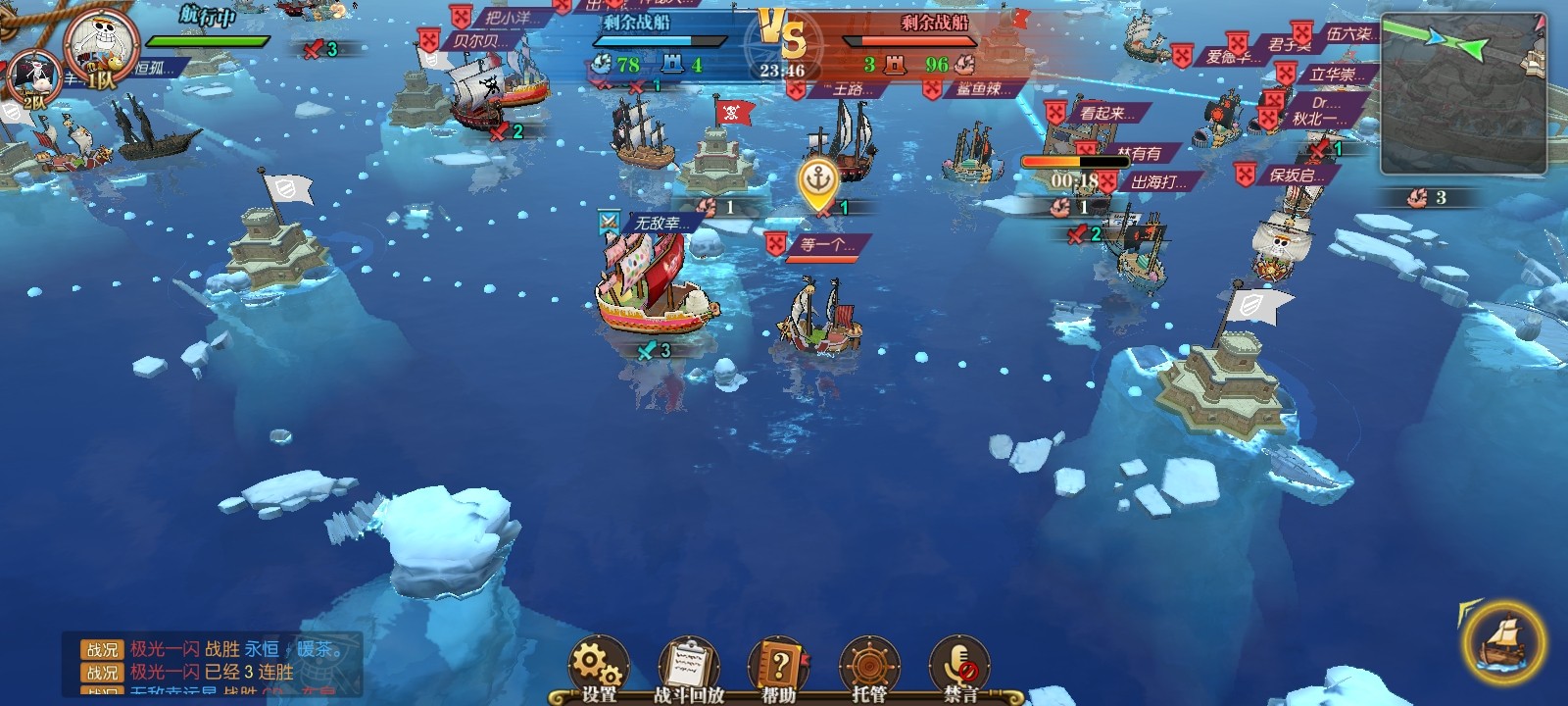Select the 1队 skull fleet portrait

point(101,49)
